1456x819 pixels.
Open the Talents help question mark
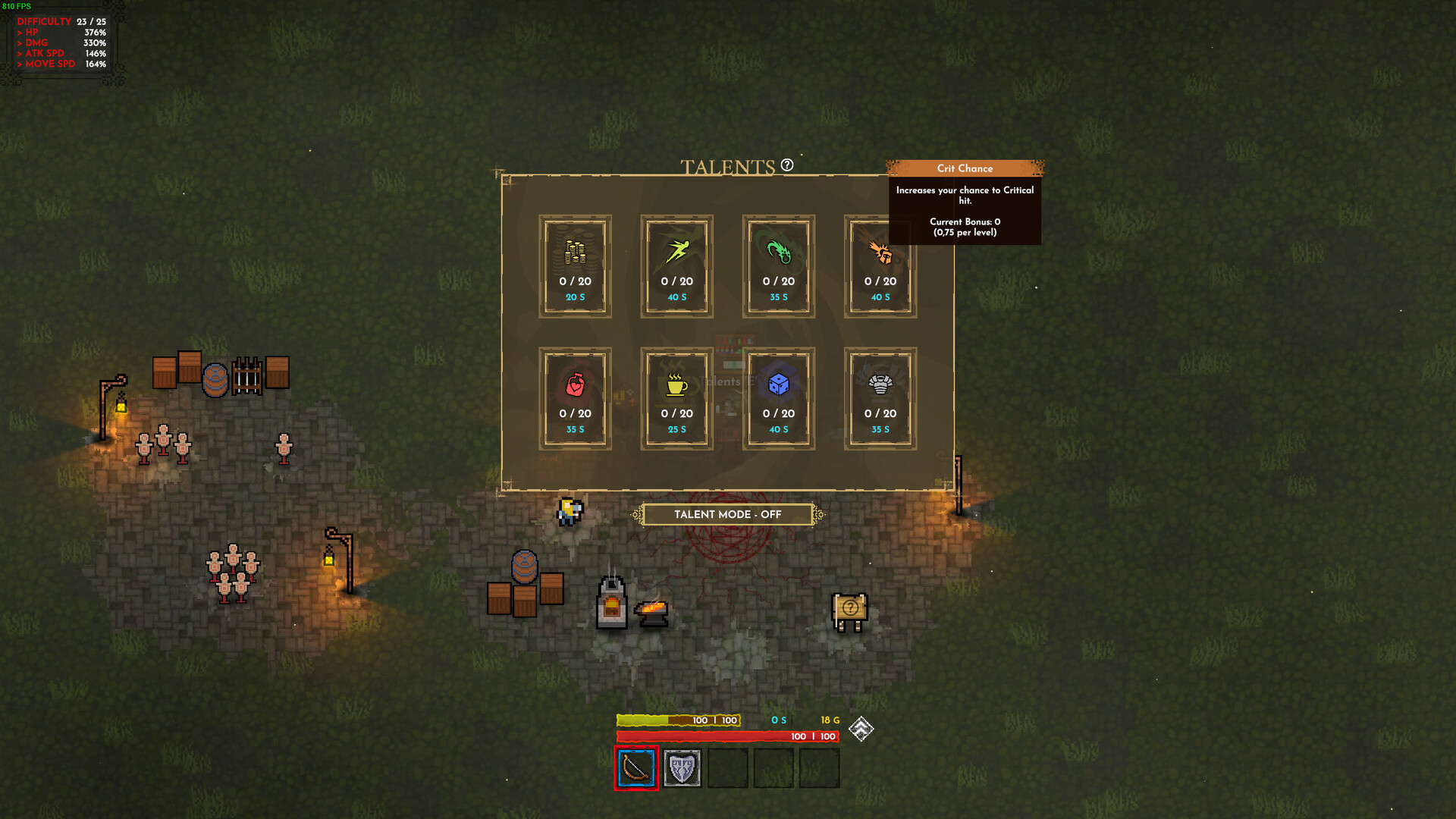(786, 164)
